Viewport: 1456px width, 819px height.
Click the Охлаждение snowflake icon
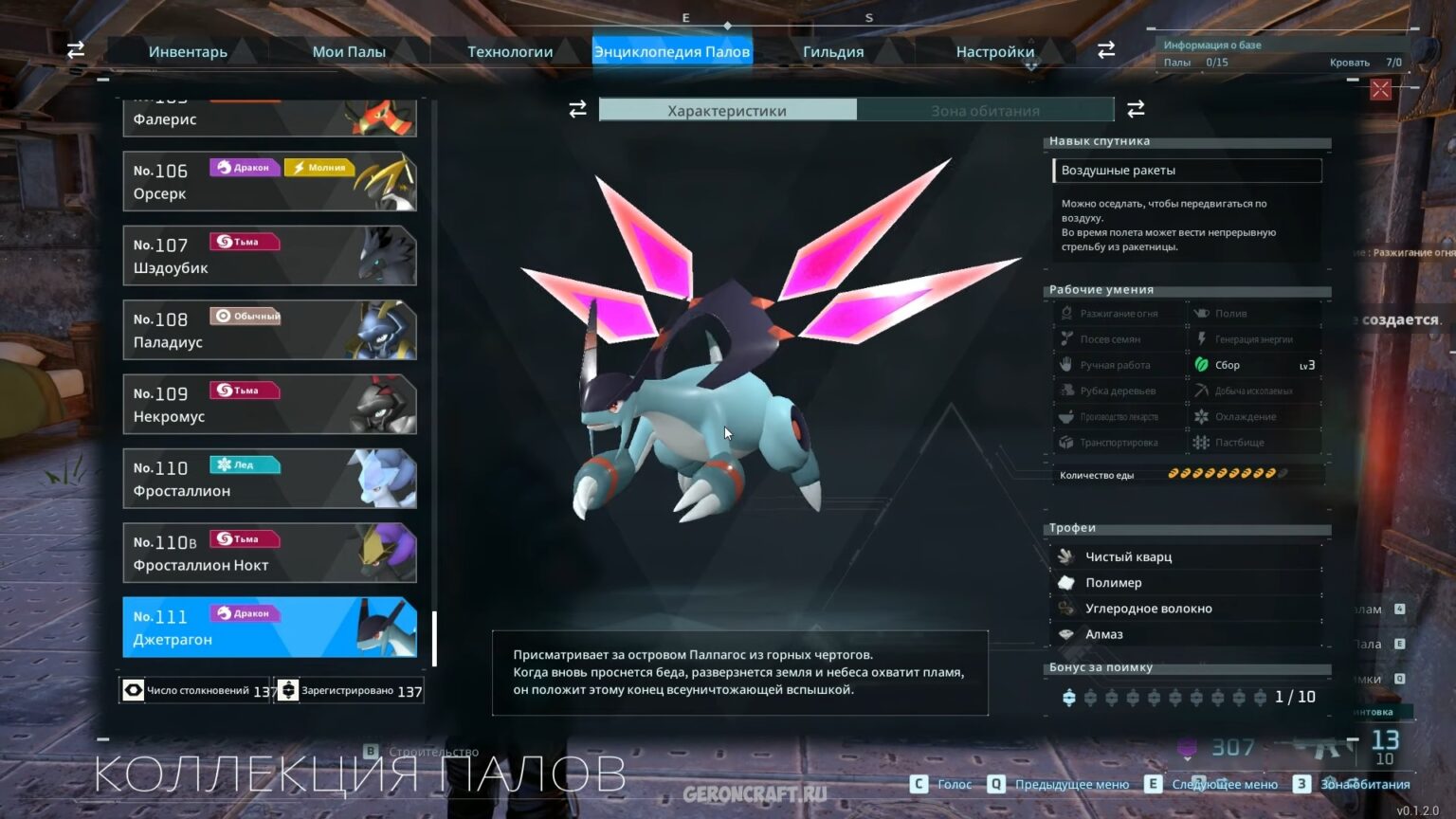coord(1203,416)
